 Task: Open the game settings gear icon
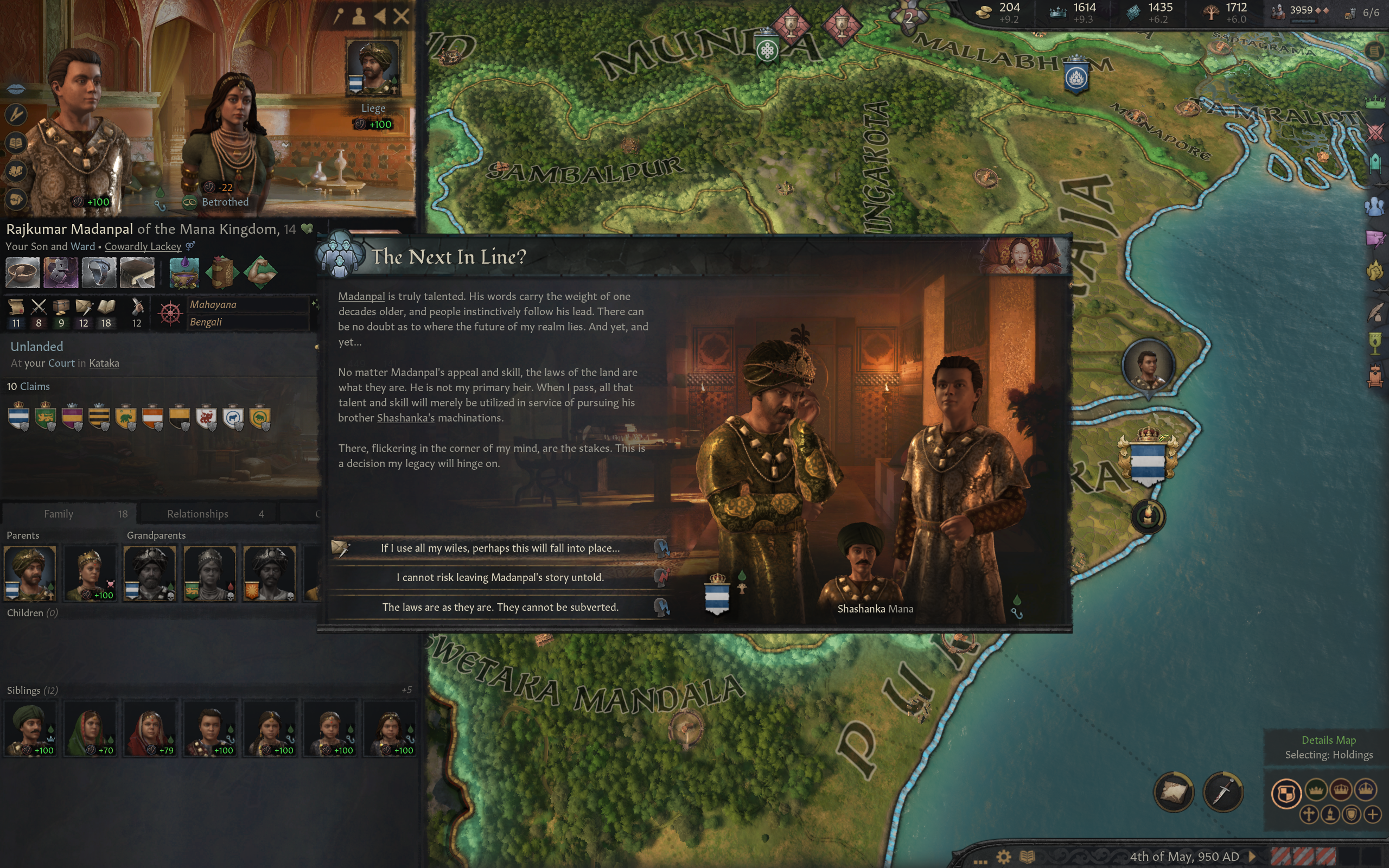point(1004,857)
